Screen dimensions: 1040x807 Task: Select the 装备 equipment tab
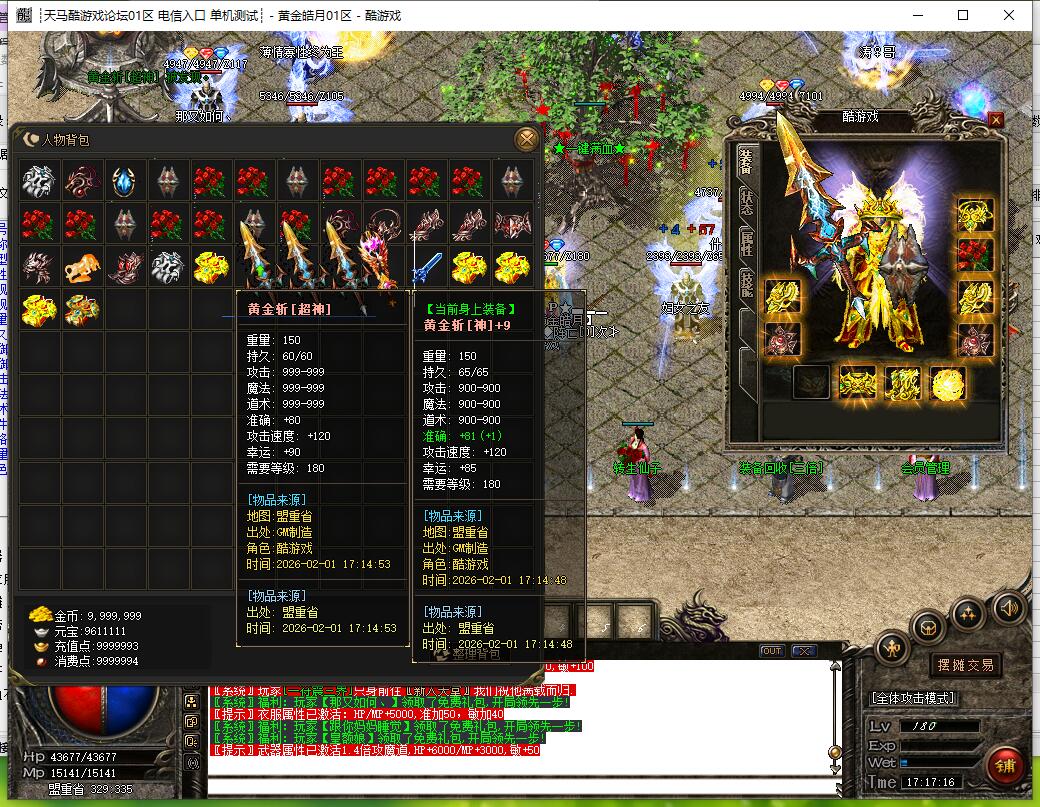click(x=746, y=160)
